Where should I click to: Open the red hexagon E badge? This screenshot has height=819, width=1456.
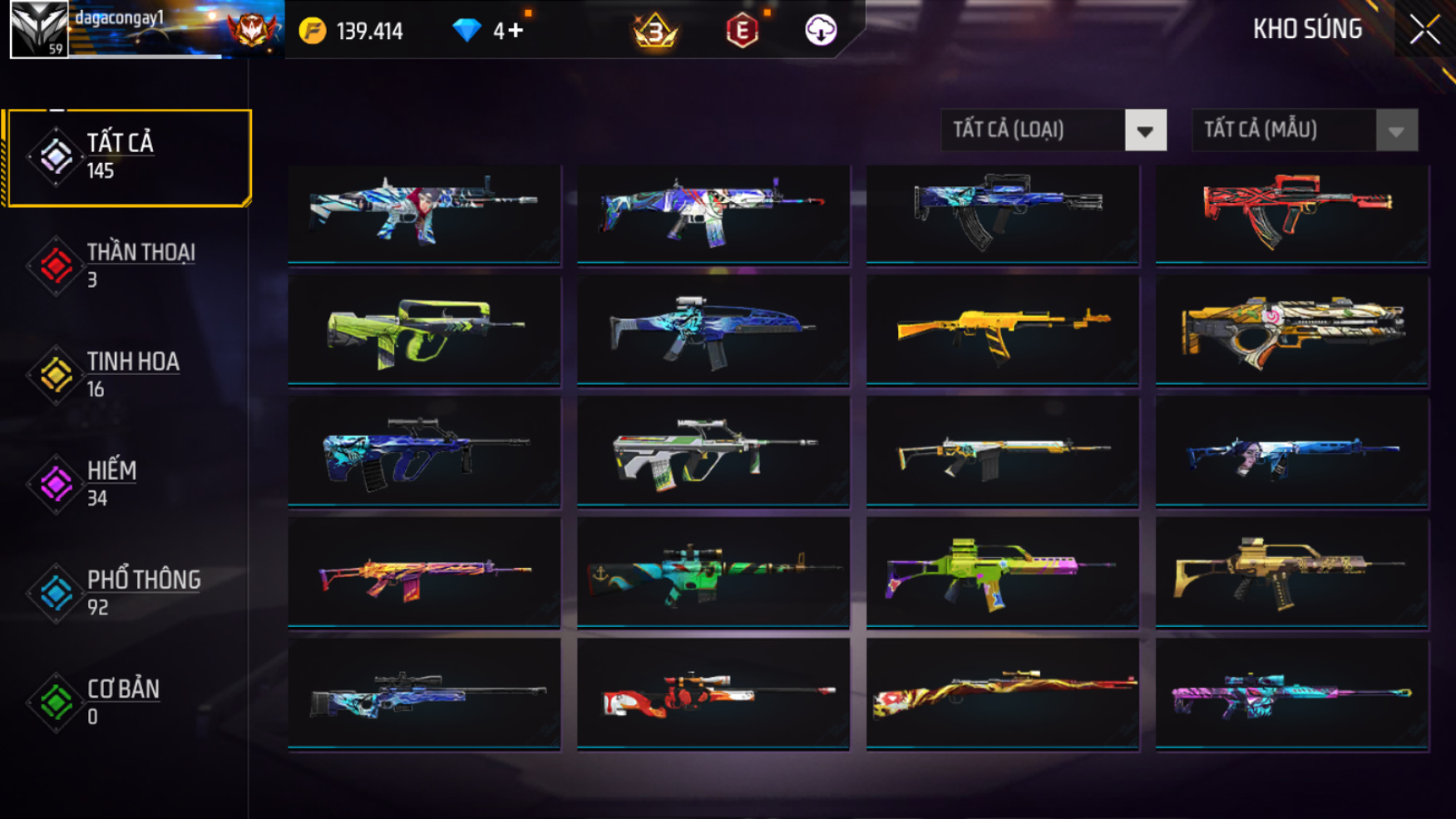click(x=741, y=32)
